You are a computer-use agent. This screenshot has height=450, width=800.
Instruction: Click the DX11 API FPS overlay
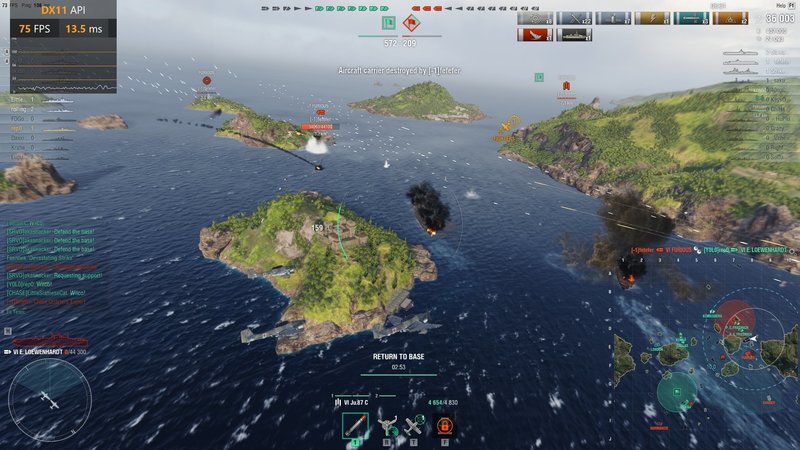[60, 21]
